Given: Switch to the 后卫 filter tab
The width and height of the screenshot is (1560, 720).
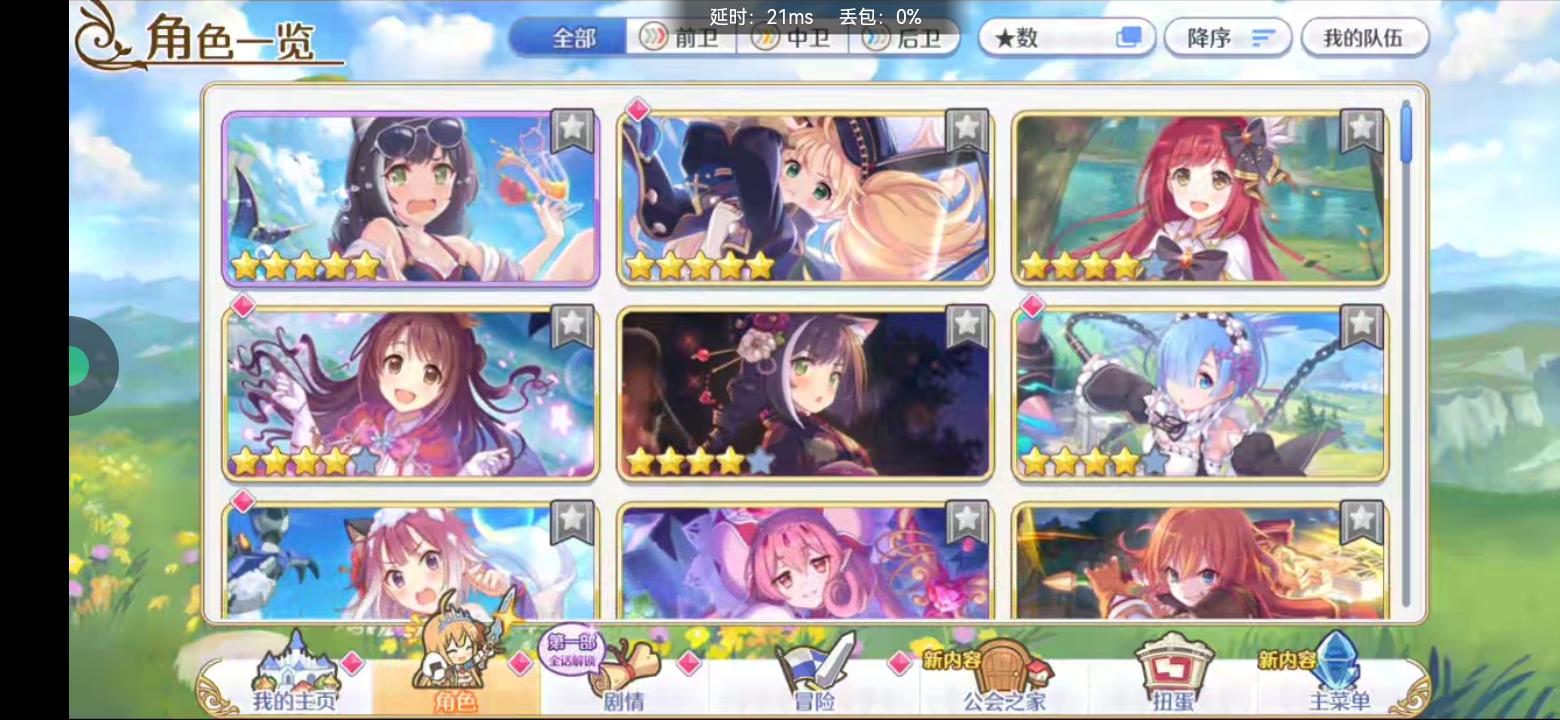Looking at the screenshot, I should point(903,36).
